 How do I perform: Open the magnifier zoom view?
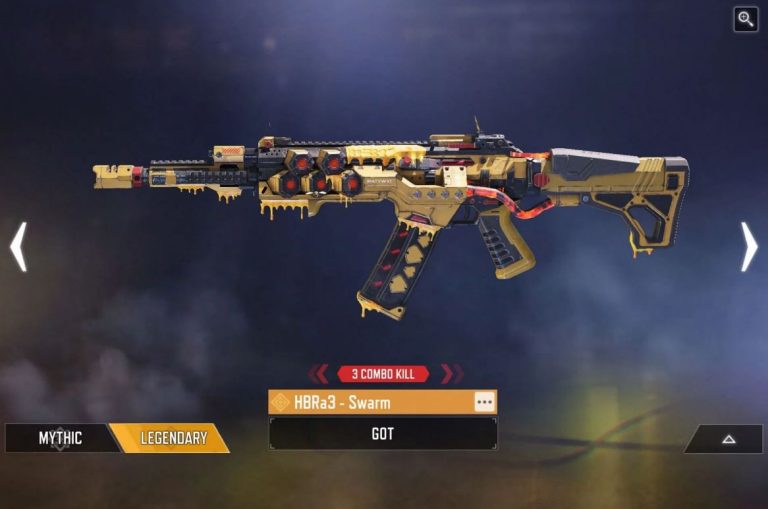point(745,19)
